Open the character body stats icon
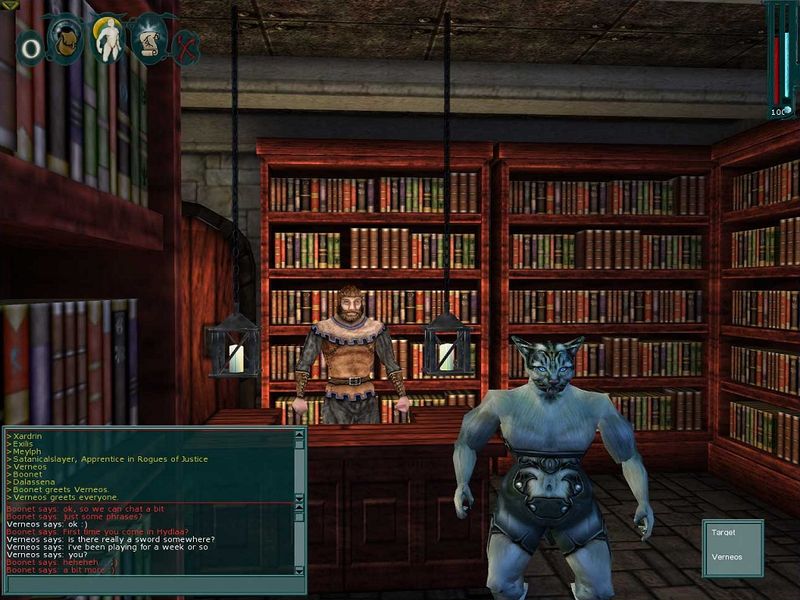 click(x=107, y=38)
